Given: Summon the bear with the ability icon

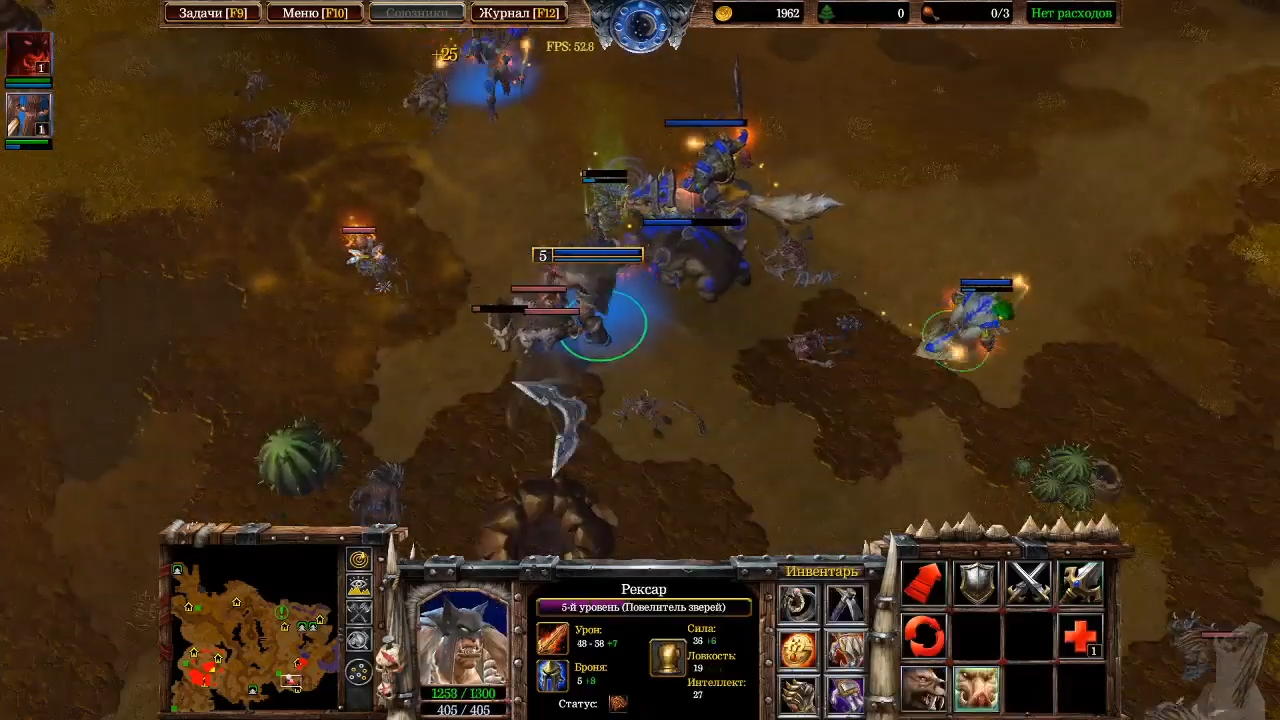Looking at the screenshot, I should (x=925, y=689).
